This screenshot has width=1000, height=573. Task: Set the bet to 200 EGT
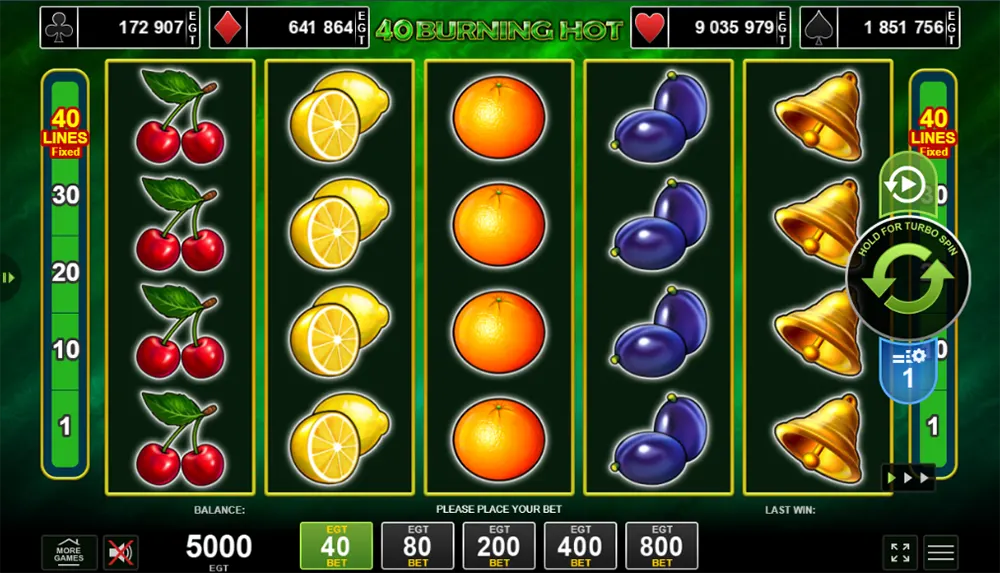click(x=499, y=546)
